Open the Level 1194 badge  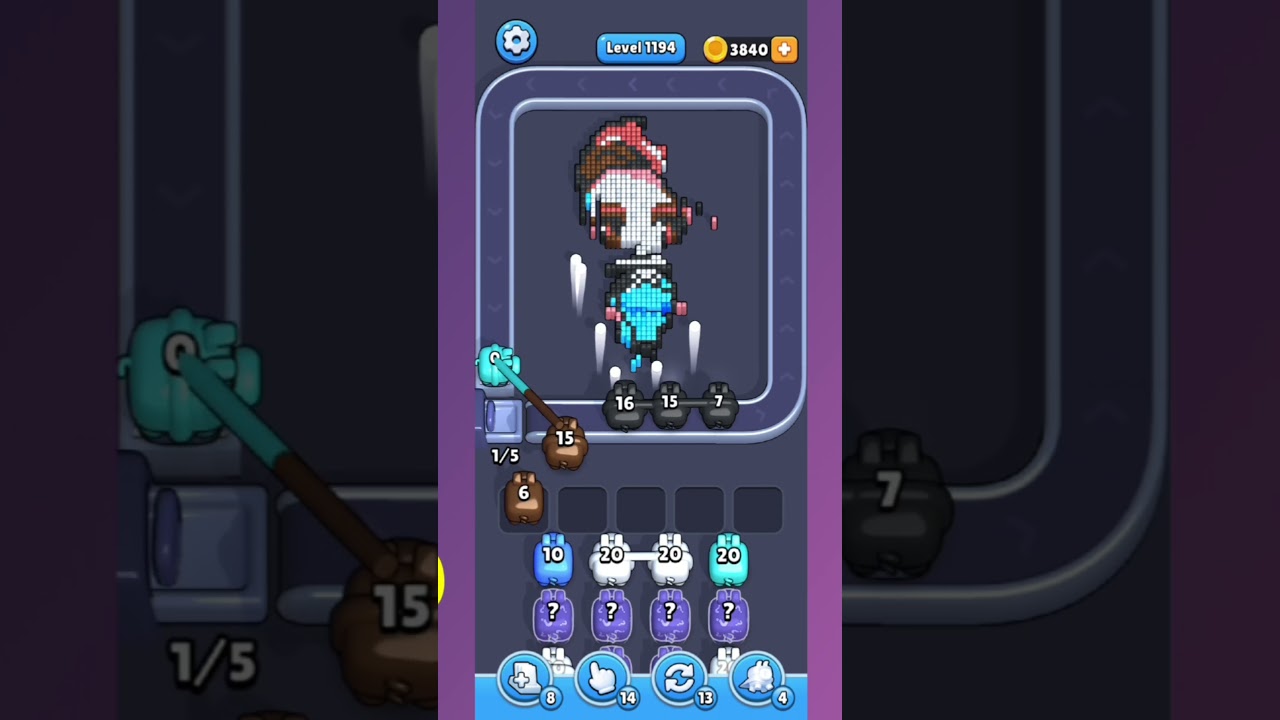click(640, 47)
